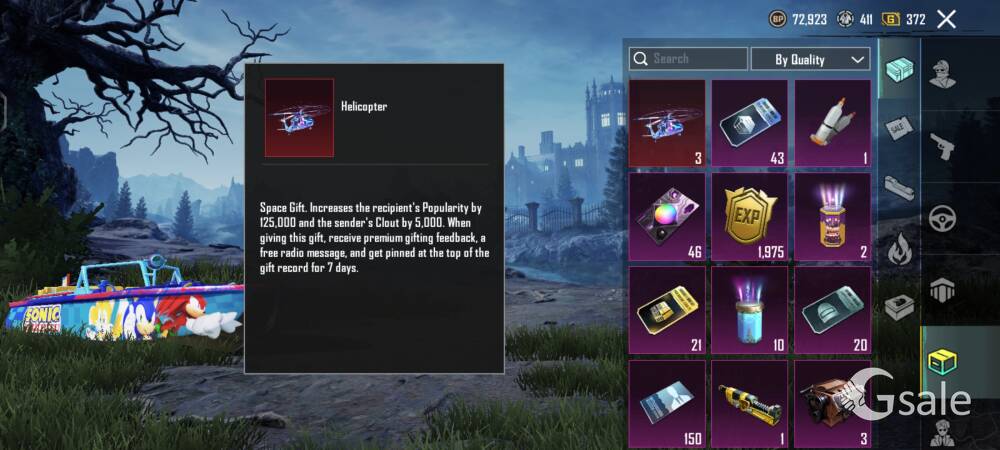Choose the white bottle item slot
The height and width of the screenshot is (450, 1000).
832,123
